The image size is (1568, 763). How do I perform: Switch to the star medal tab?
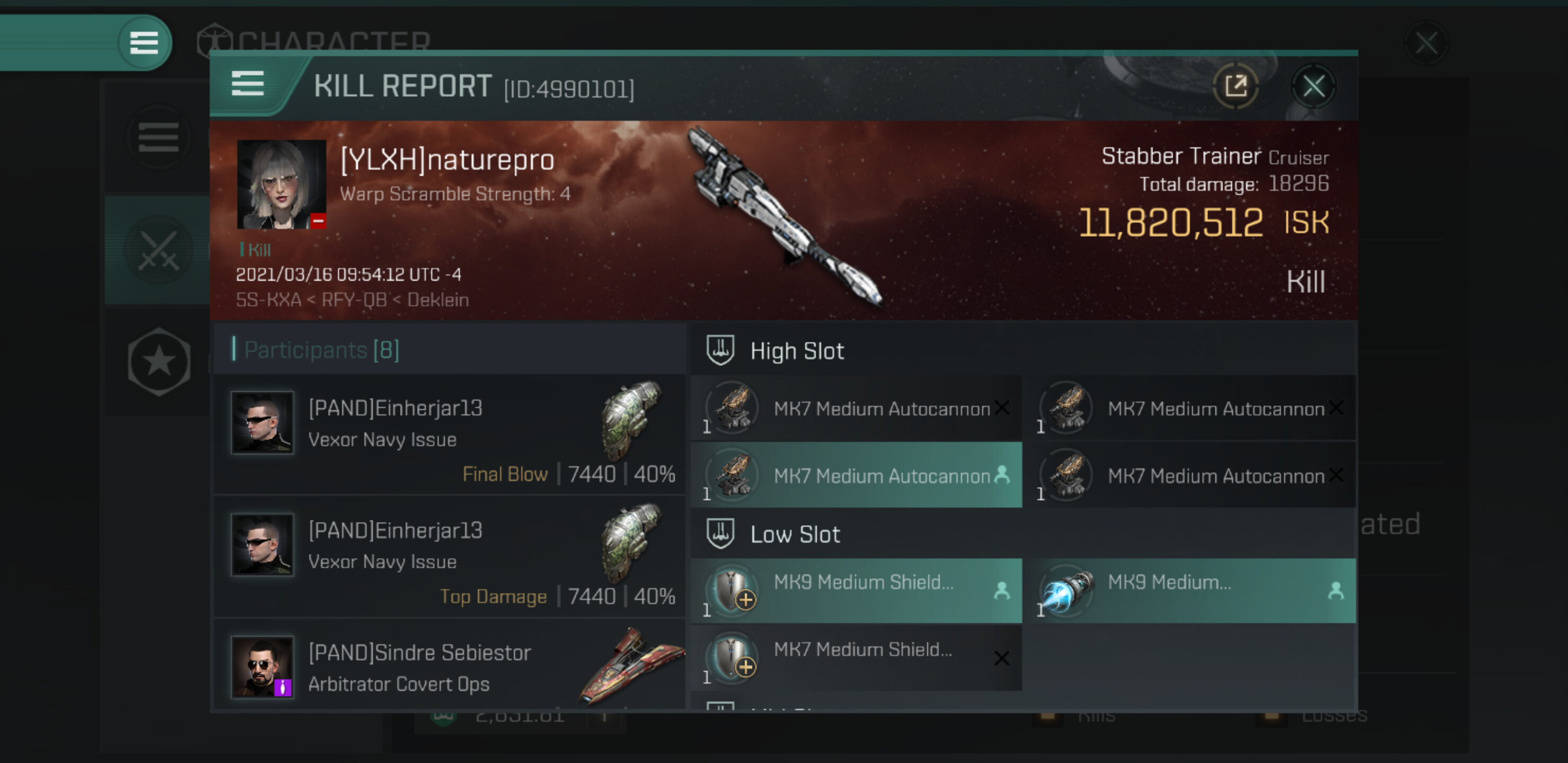tap(158, 362)
